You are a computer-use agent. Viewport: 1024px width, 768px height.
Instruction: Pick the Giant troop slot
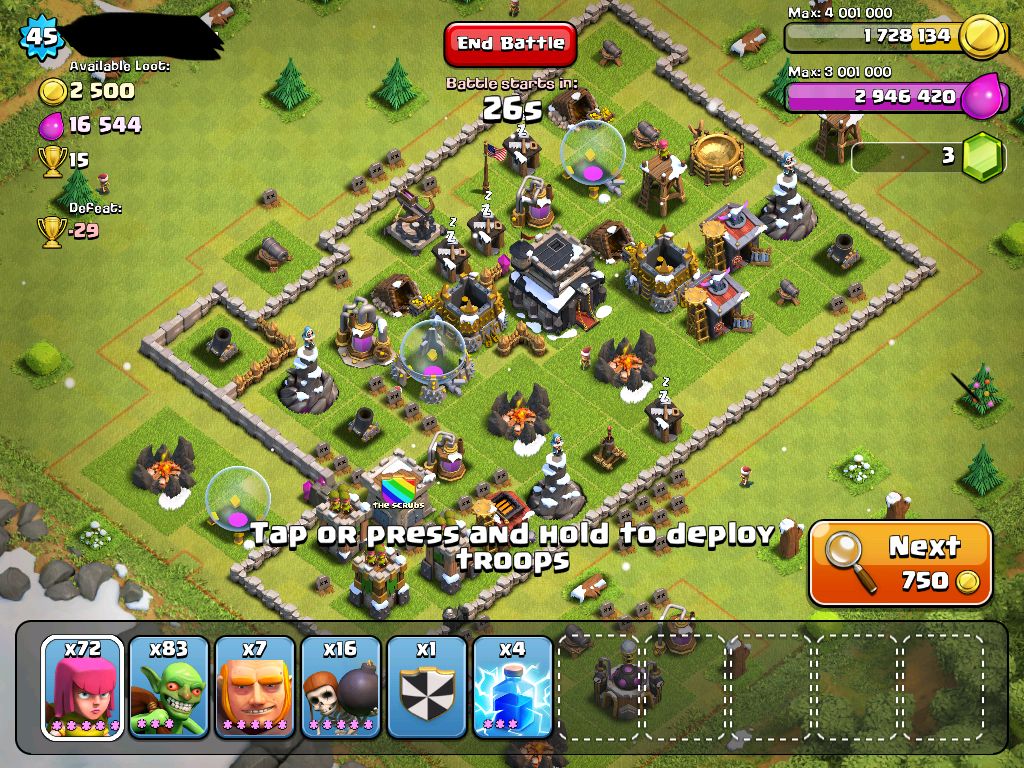pyautogui.click(x=255, y=686)
